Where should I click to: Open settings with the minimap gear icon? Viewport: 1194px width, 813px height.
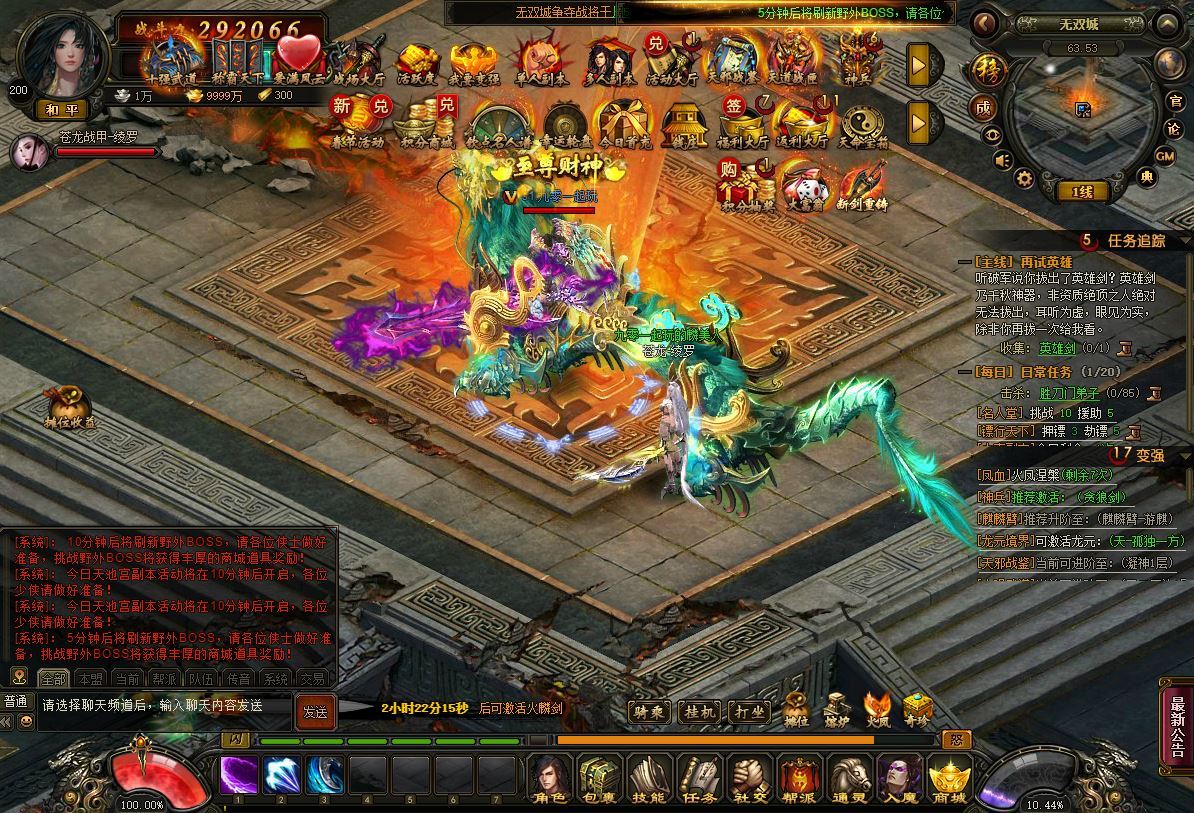point(1023,177)
